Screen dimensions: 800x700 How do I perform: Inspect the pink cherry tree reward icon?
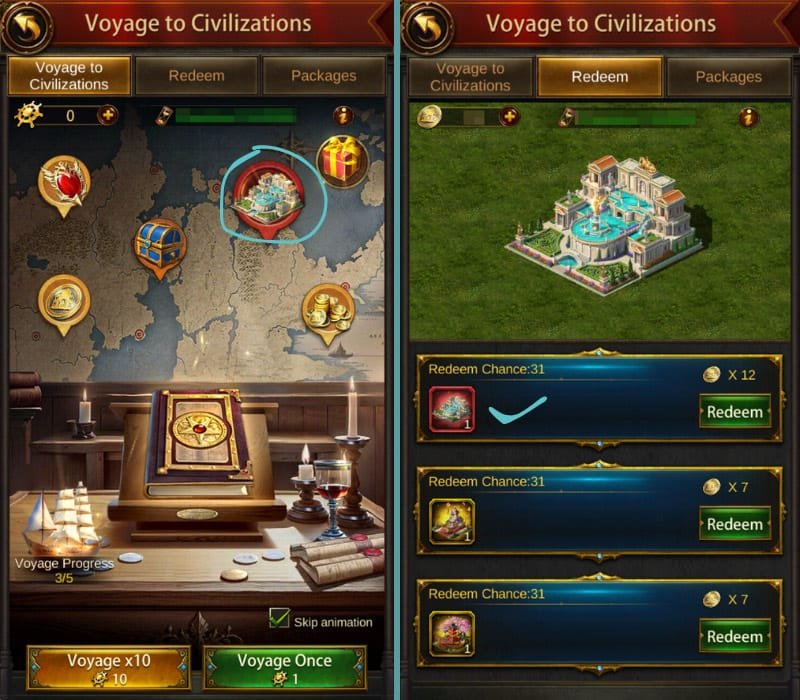click(452, 633)
